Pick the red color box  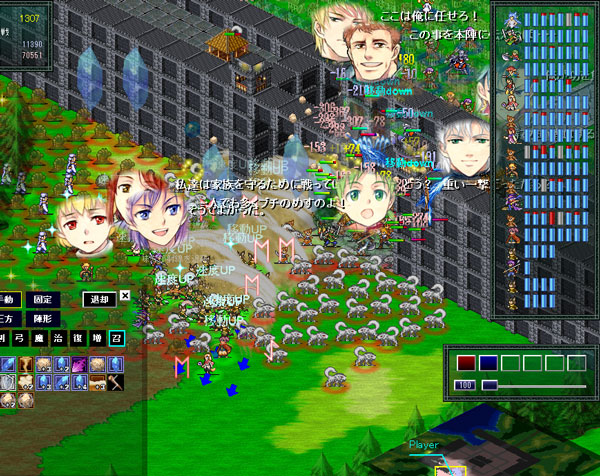[x=466, y=363]
